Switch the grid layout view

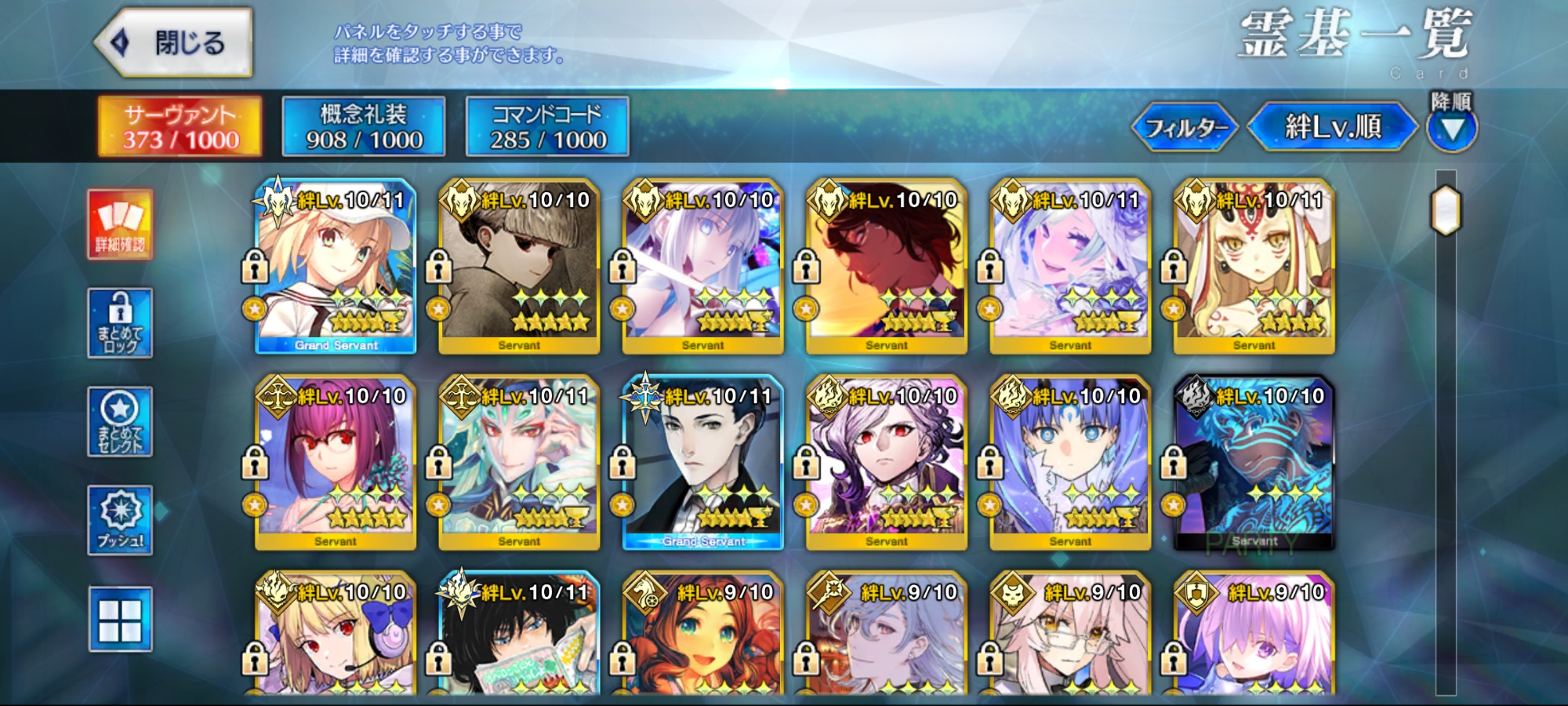pos(120,620)
